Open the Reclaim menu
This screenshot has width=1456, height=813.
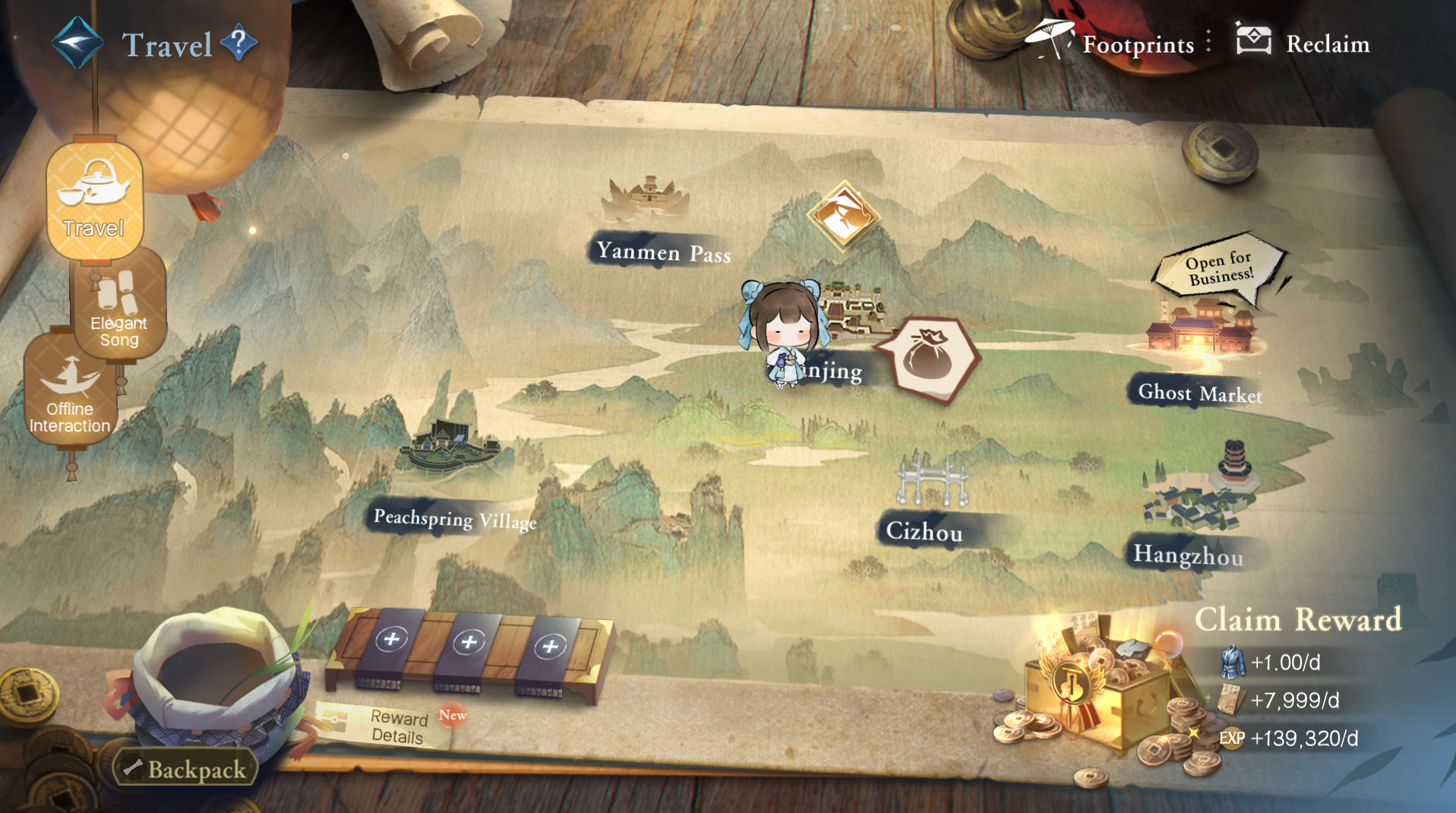1304,43
